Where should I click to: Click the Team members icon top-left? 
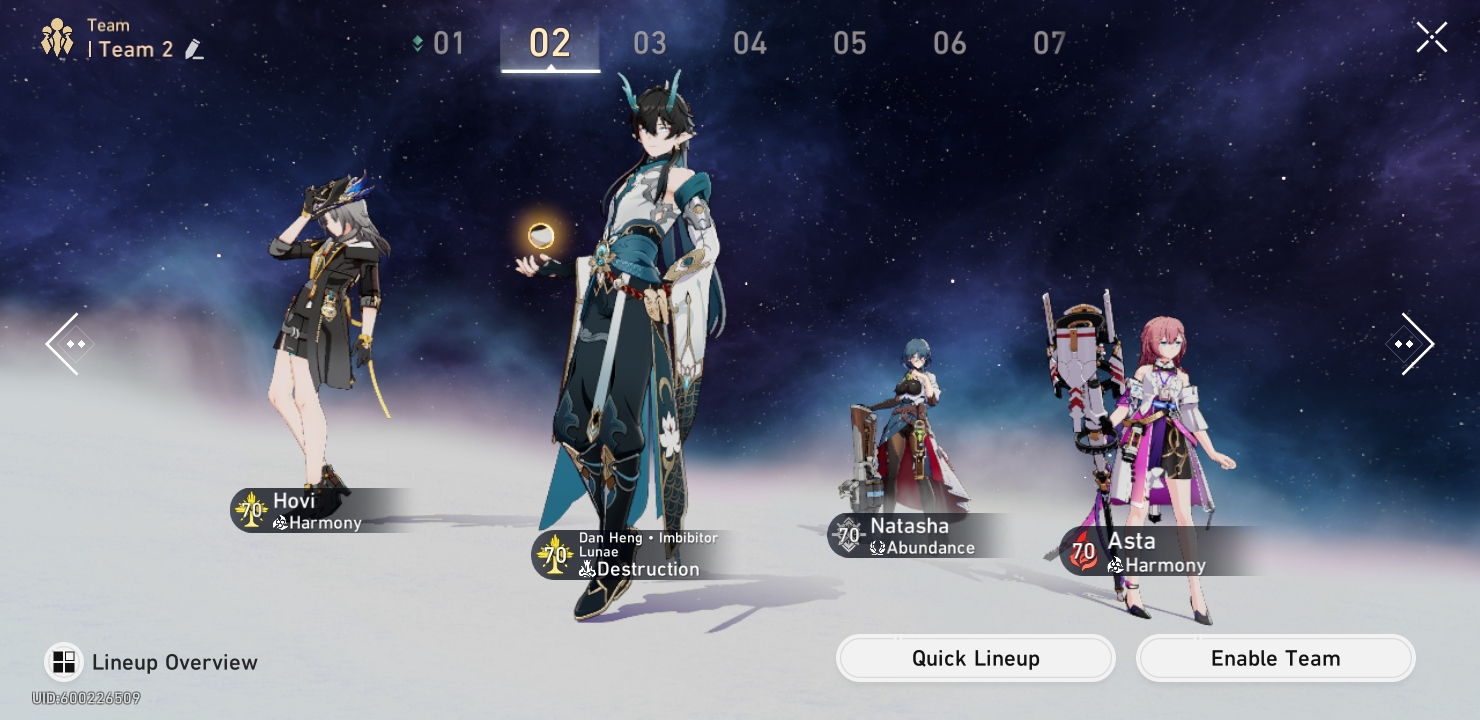pos(57,38)
